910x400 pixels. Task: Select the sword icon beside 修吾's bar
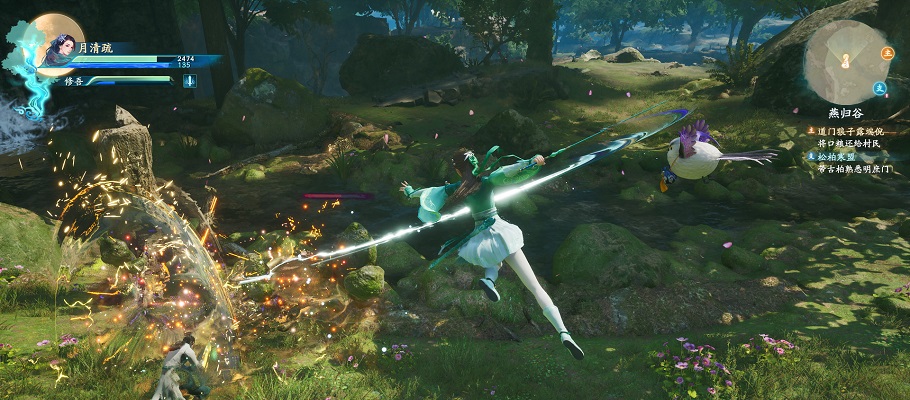point(189,81)
